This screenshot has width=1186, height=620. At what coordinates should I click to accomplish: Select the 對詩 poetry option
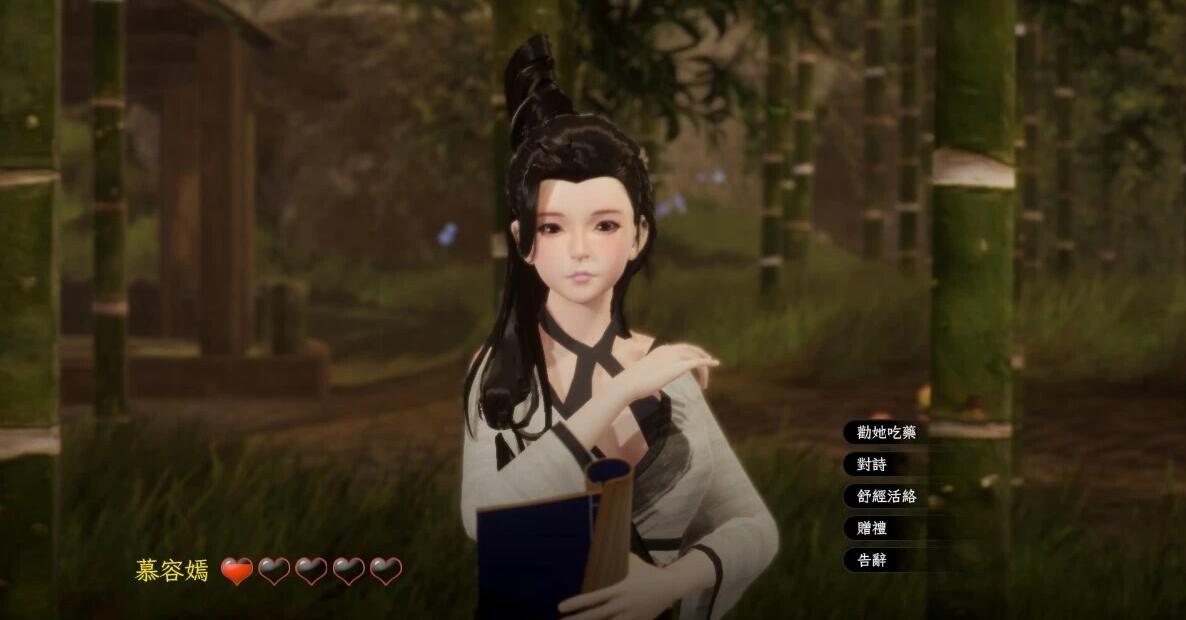click(x=866, y=464)
